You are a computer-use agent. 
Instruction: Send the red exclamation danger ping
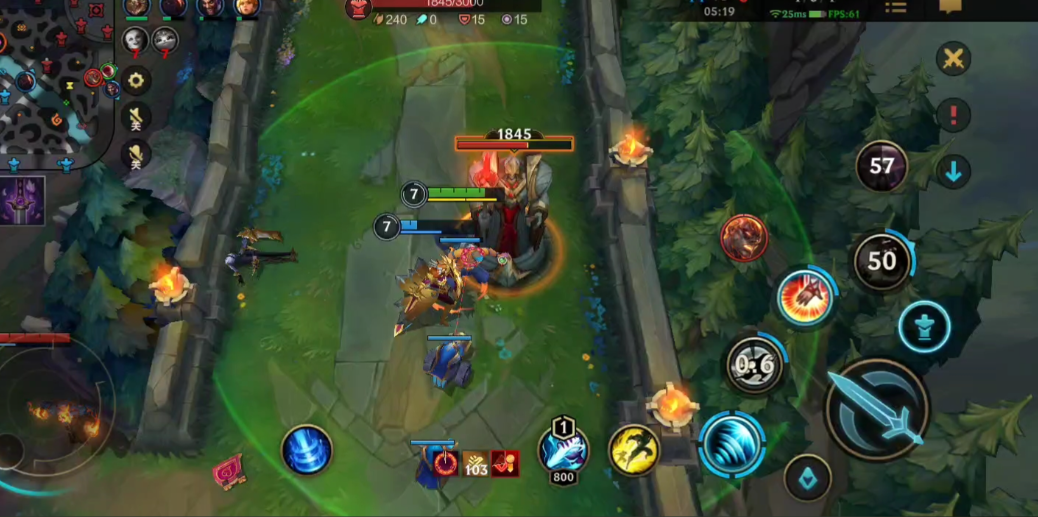click(953, 114)
